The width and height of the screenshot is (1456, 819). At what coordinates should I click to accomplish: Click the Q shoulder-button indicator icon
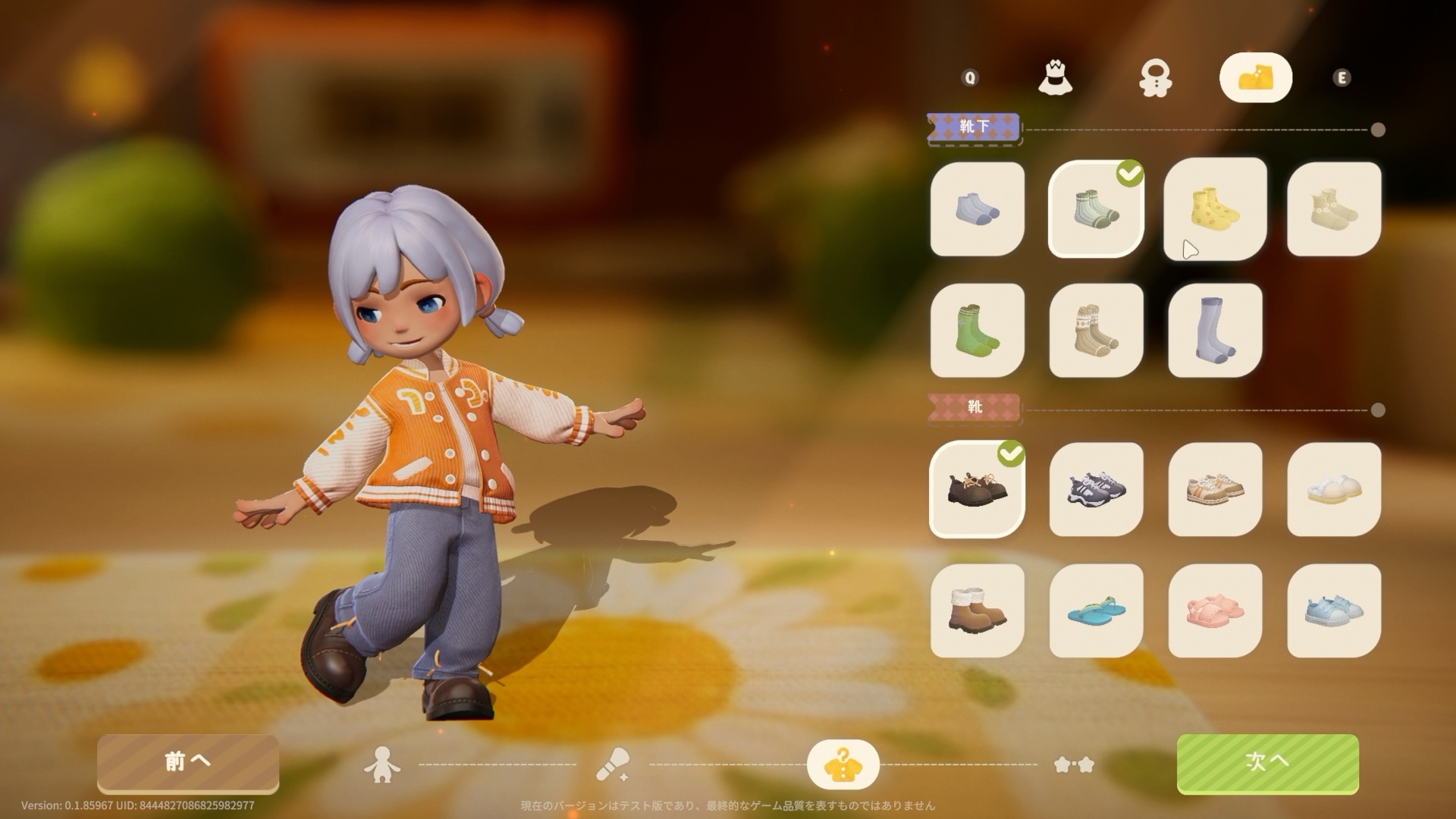(969, 77)
